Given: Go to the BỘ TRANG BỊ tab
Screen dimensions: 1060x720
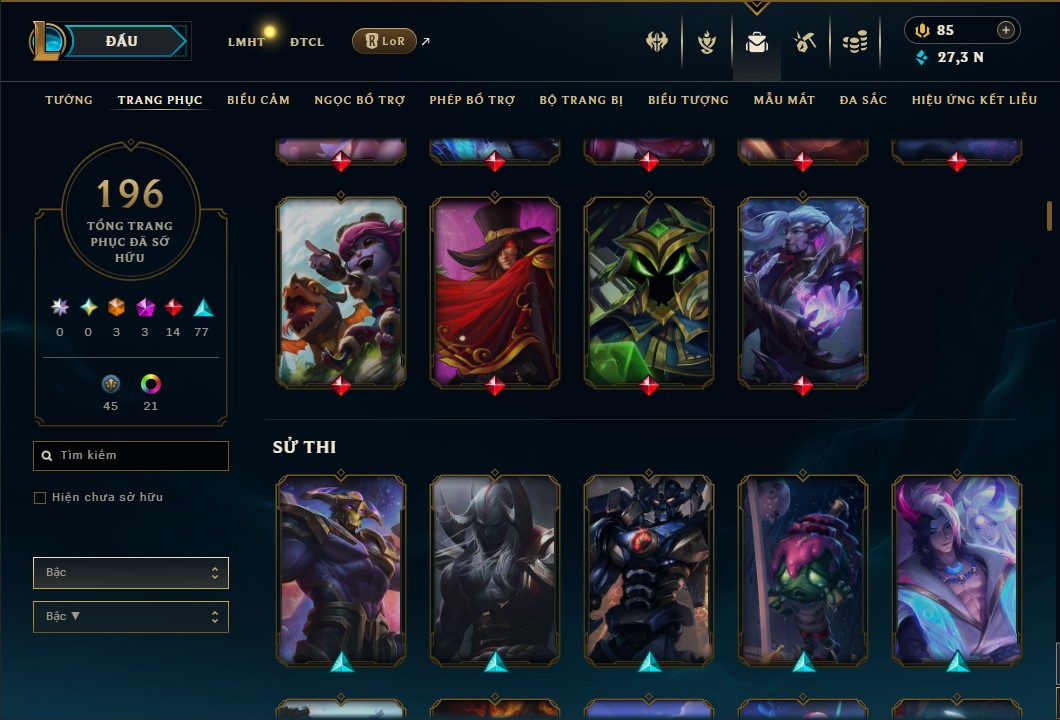Looking at the screenshot, I should pos(581,100).
